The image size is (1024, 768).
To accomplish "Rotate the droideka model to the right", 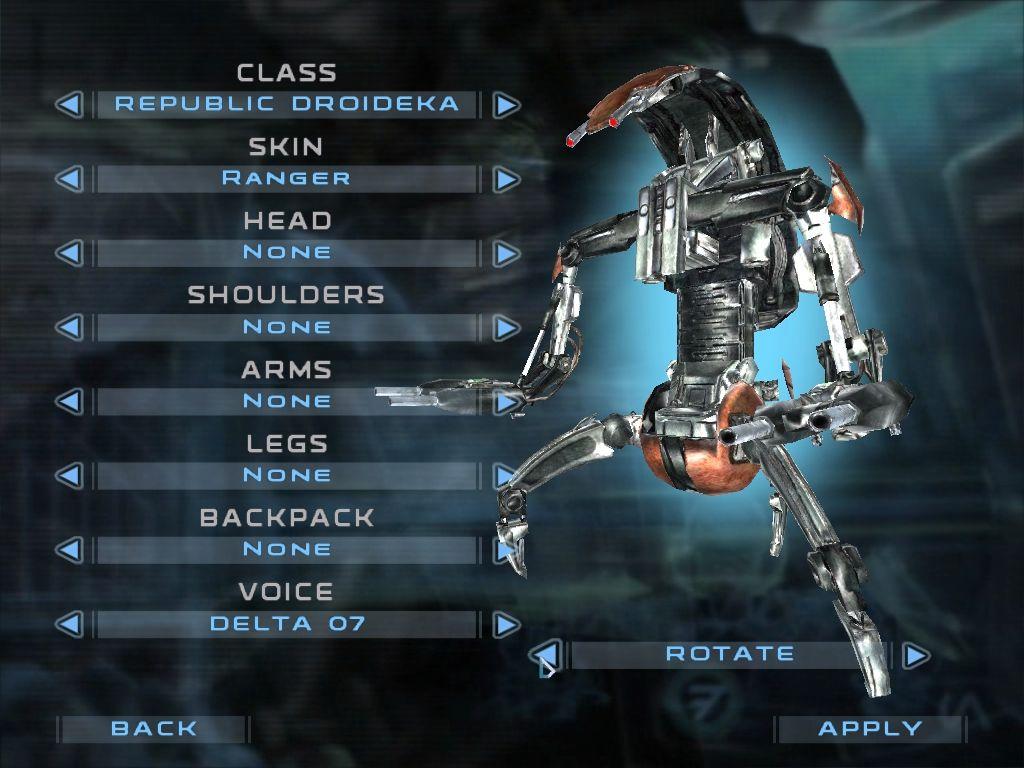I will [916, 655].
